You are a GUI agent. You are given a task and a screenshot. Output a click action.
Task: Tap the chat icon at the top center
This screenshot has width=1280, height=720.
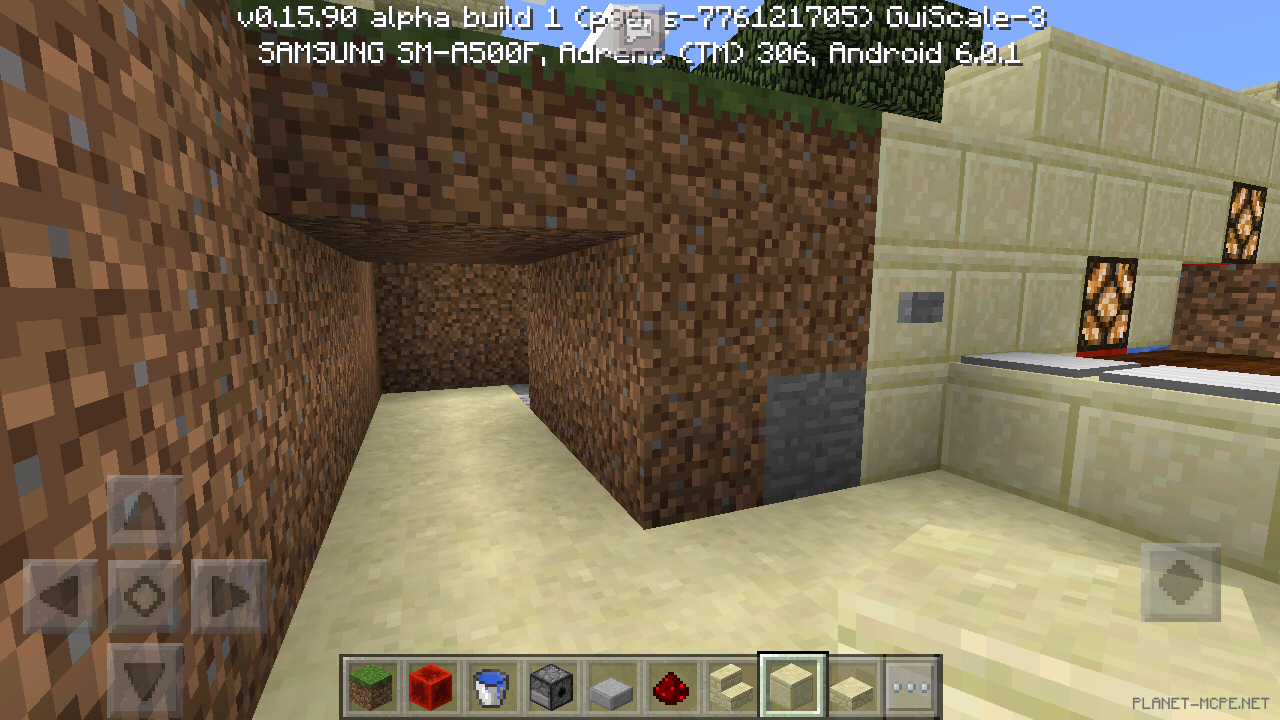point(637,30)
